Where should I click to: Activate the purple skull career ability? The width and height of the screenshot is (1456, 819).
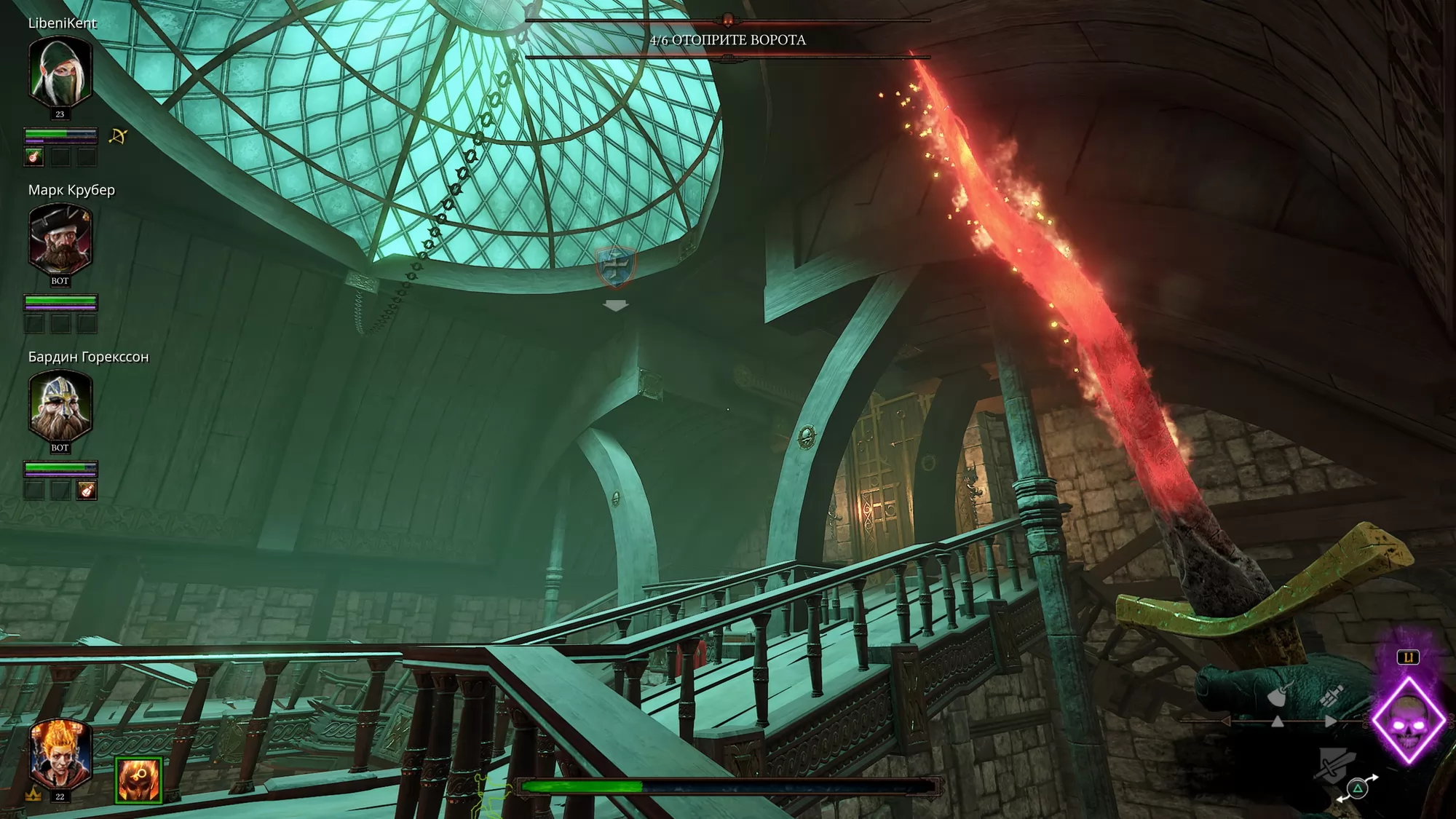(x=1408, y=719)
